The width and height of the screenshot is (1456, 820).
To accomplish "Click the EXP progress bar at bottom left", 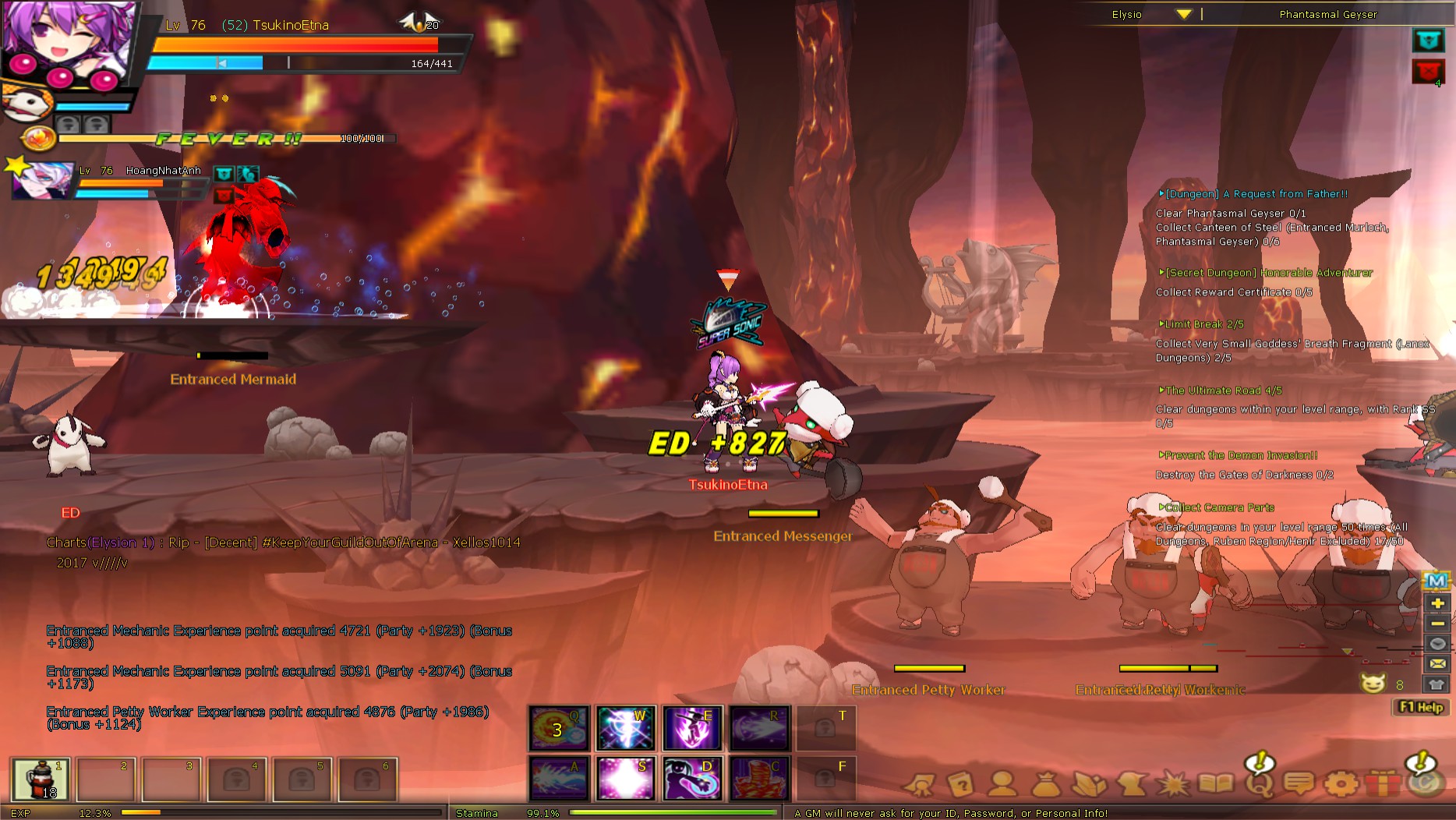I will pyautogui.click(x=234, y=812).
